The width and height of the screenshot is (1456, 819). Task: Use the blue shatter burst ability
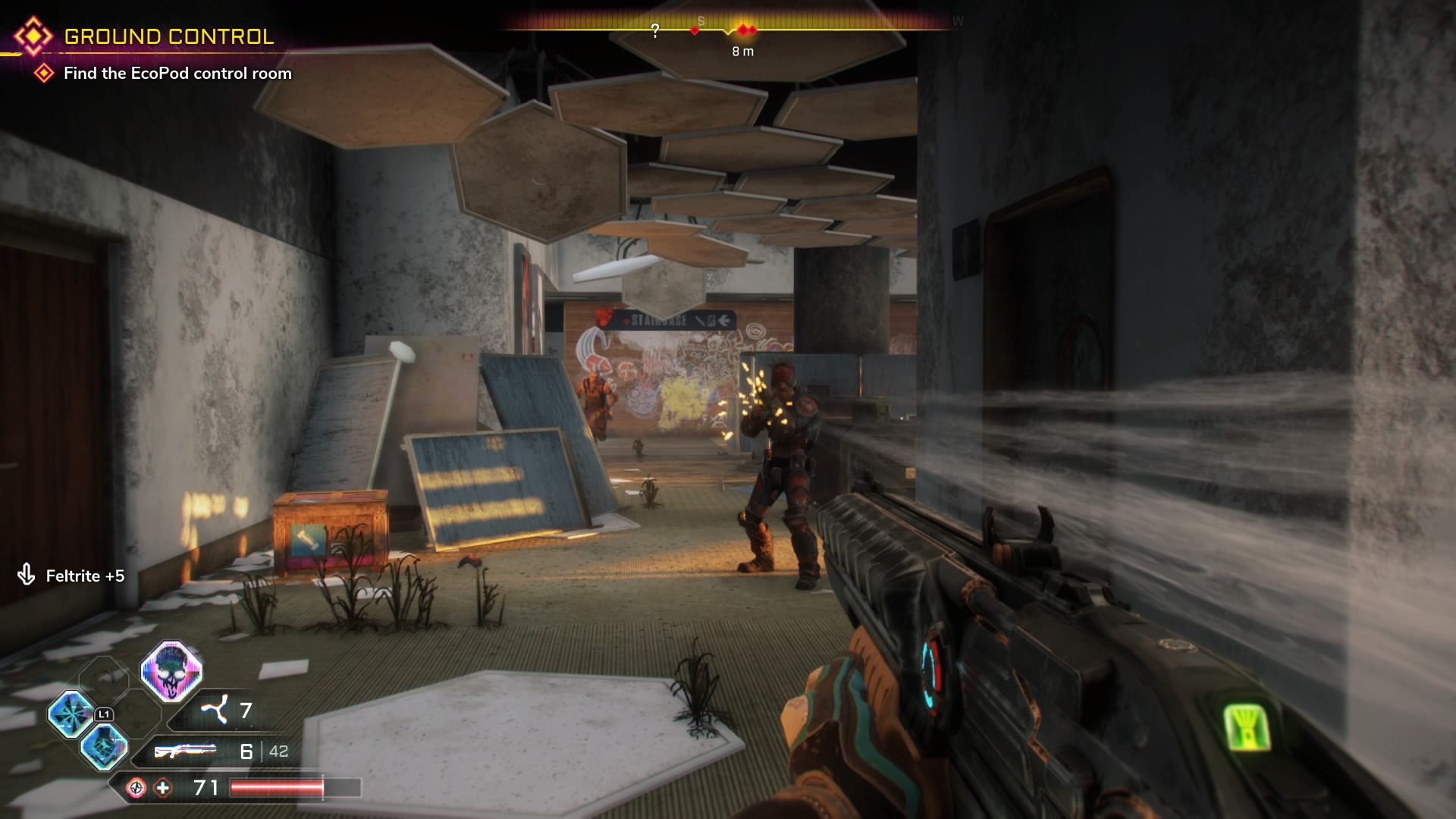pos(71,714)
